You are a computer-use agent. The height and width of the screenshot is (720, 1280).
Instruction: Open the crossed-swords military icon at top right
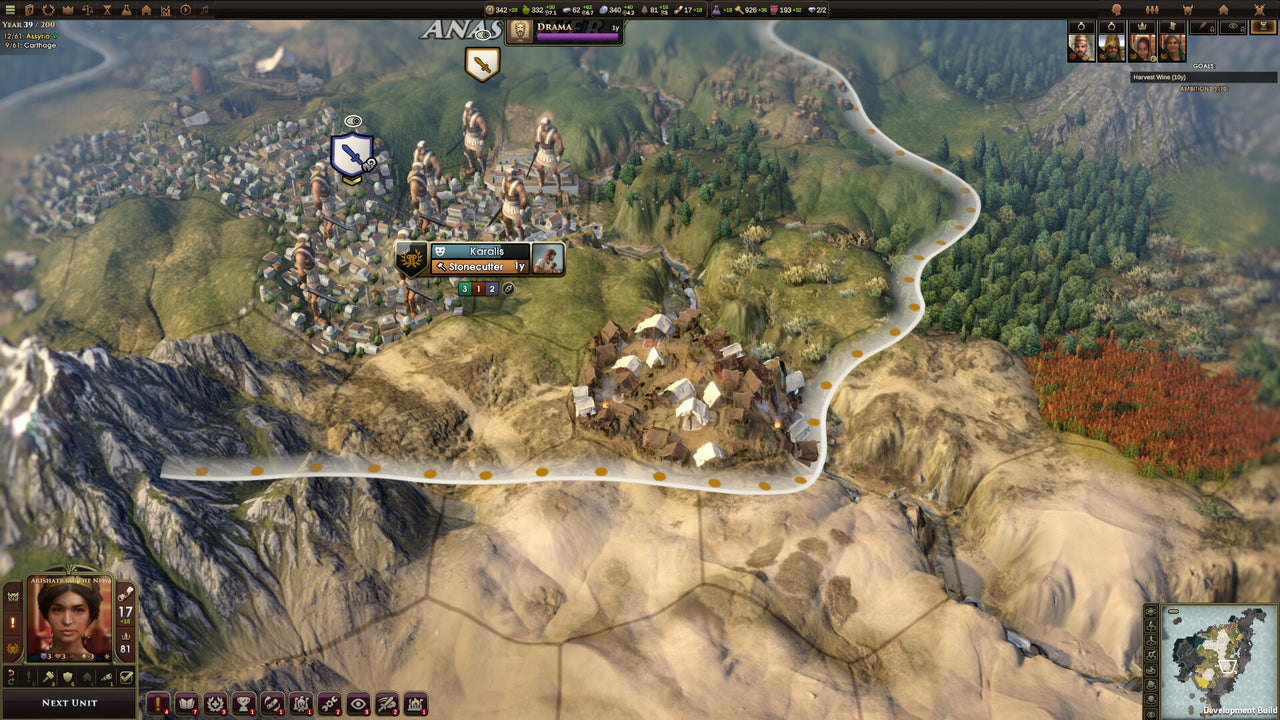[1259, 10]
